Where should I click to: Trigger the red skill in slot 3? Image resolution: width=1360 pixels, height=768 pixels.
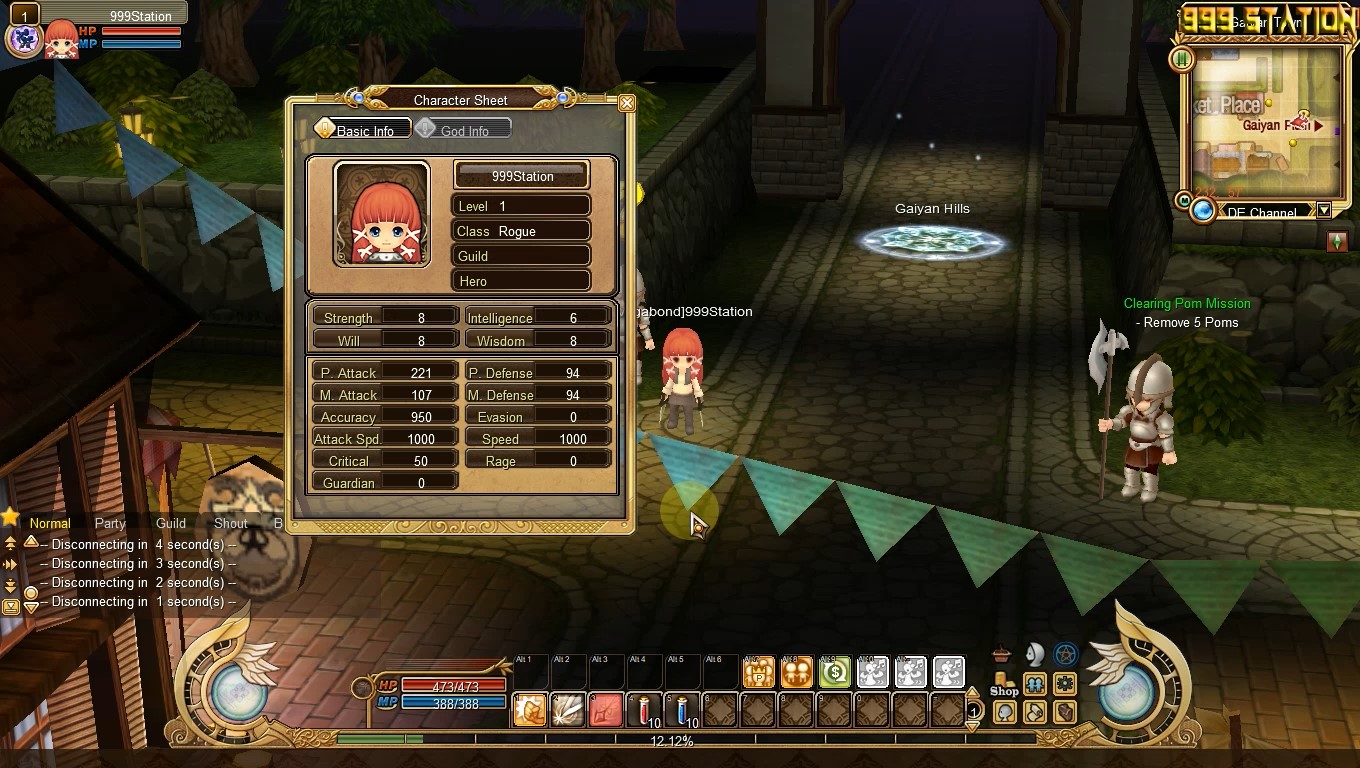606,709
